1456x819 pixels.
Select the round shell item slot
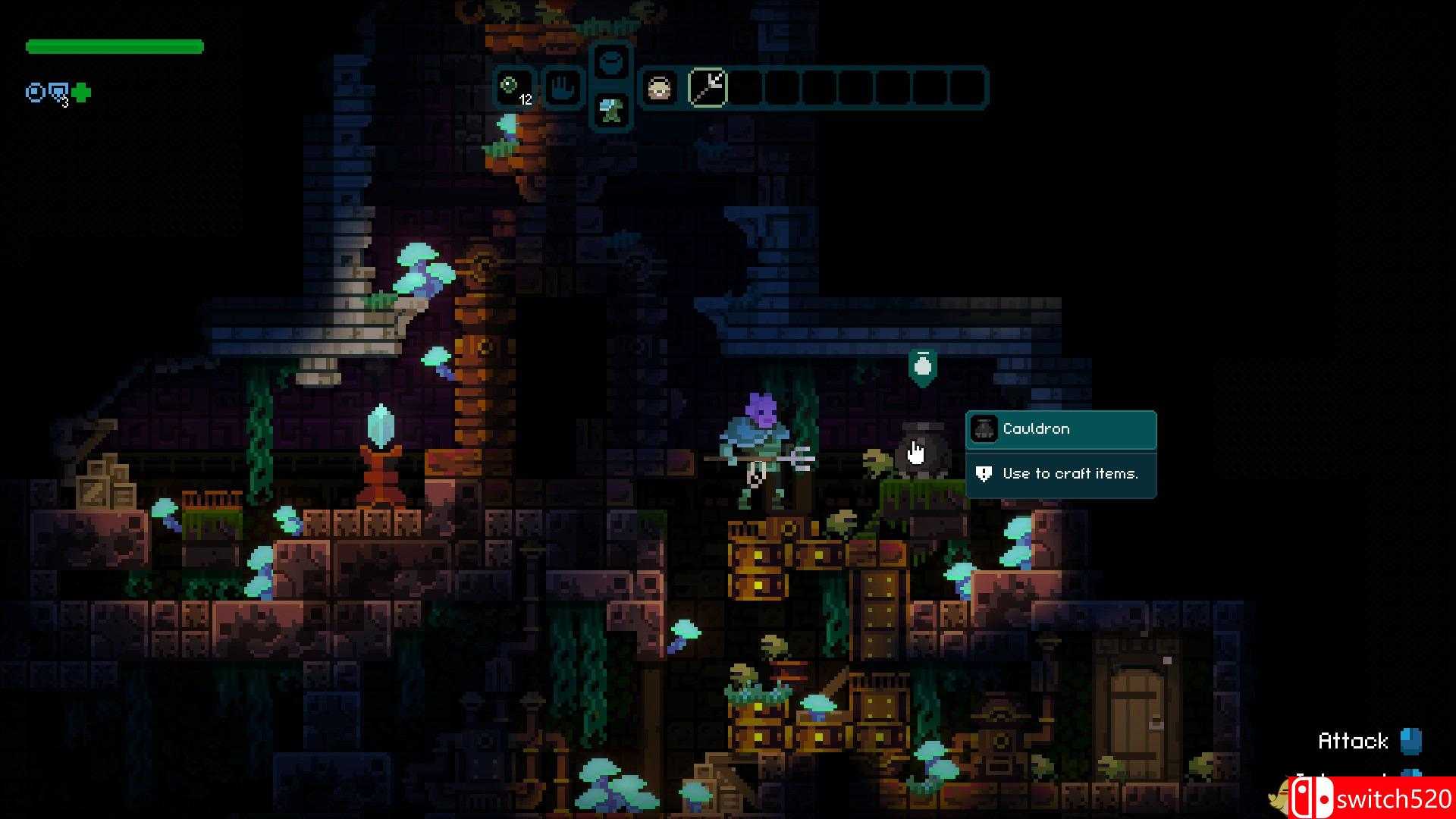pyautogui.click(x=659, y=89)
